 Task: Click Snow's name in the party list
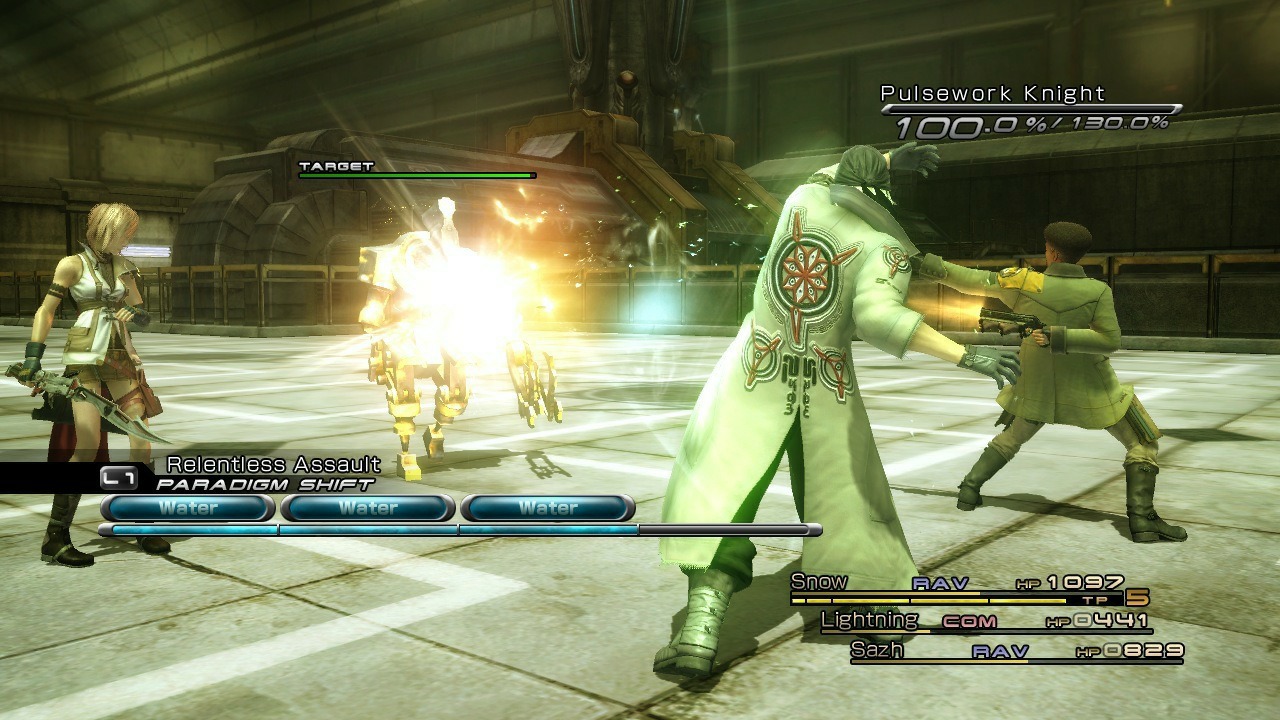[820, 581]
